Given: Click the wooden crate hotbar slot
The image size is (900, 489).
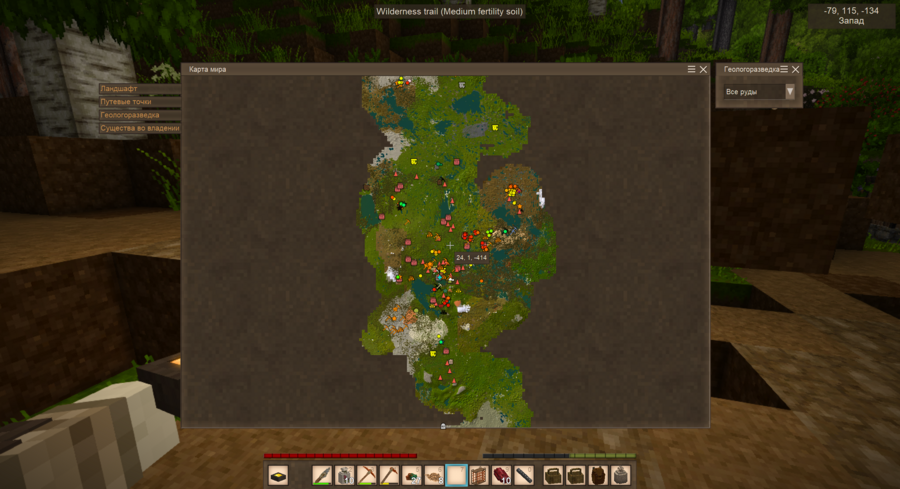Looking at the screenshot, I should pos(479,475).
